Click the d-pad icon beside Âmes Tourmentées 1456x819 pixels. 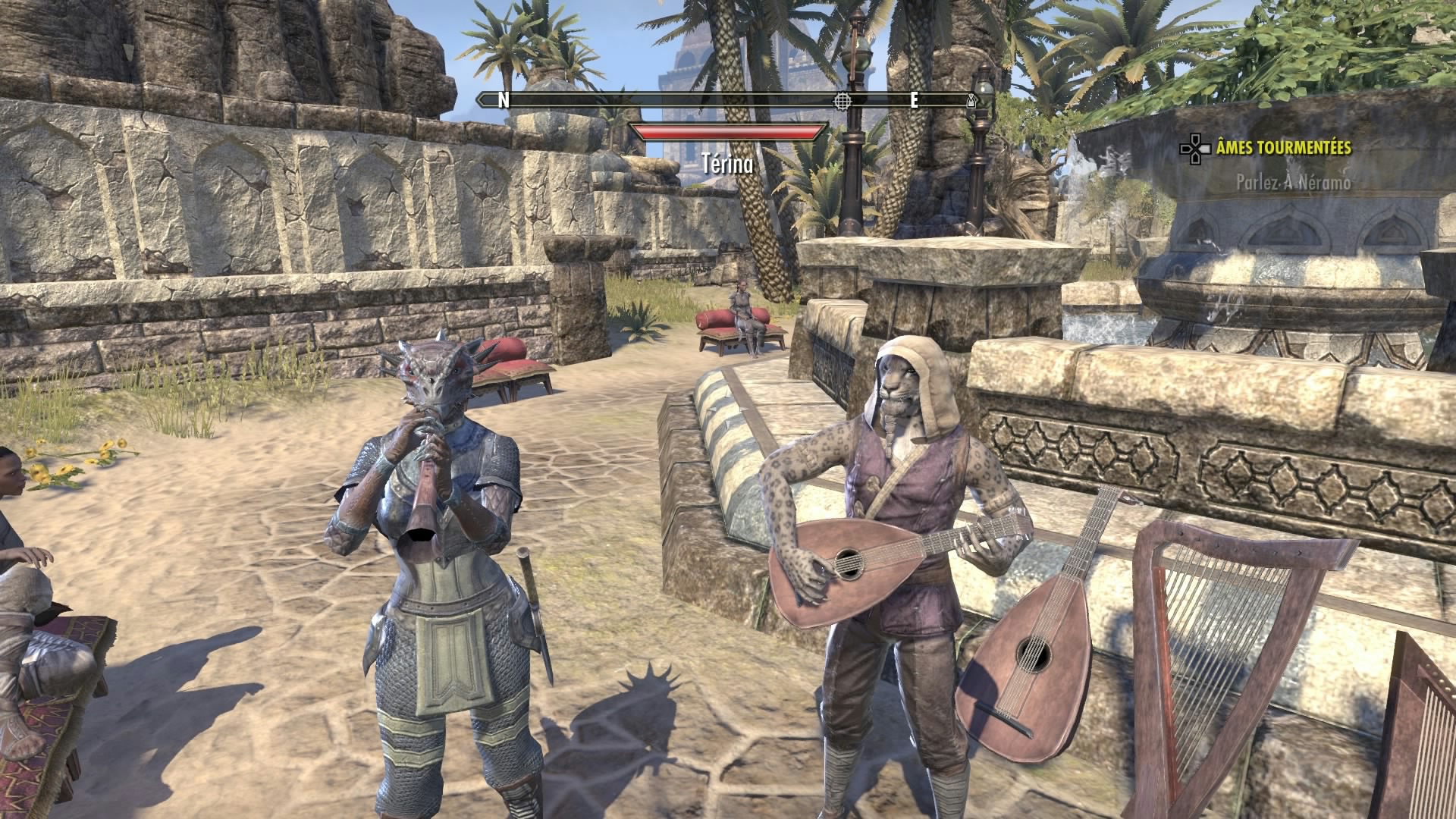click(1195, 149)
